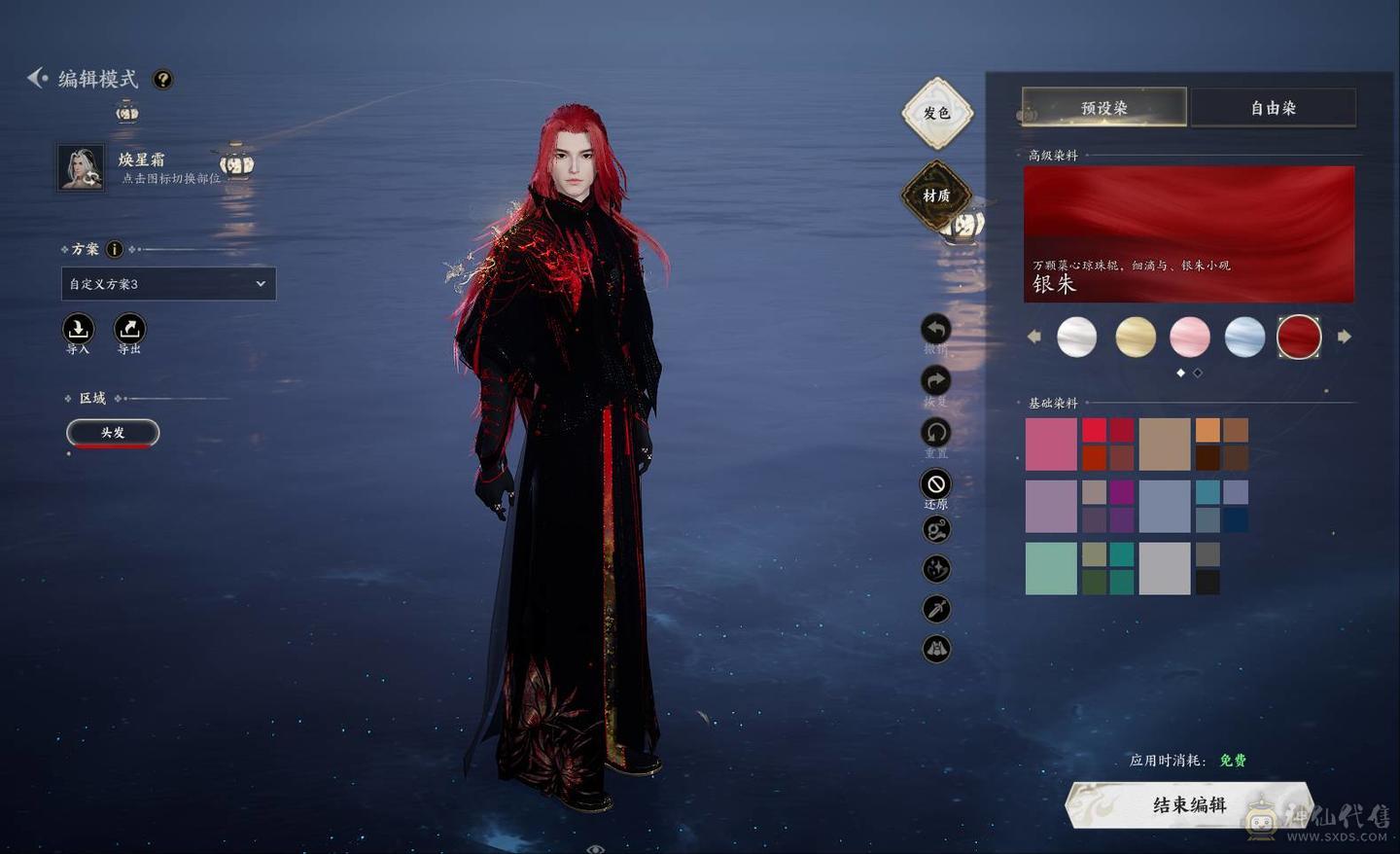Show the 方案 scheme info icon
The height and width of the screenshot is (854, 1400).
(114, 249)
